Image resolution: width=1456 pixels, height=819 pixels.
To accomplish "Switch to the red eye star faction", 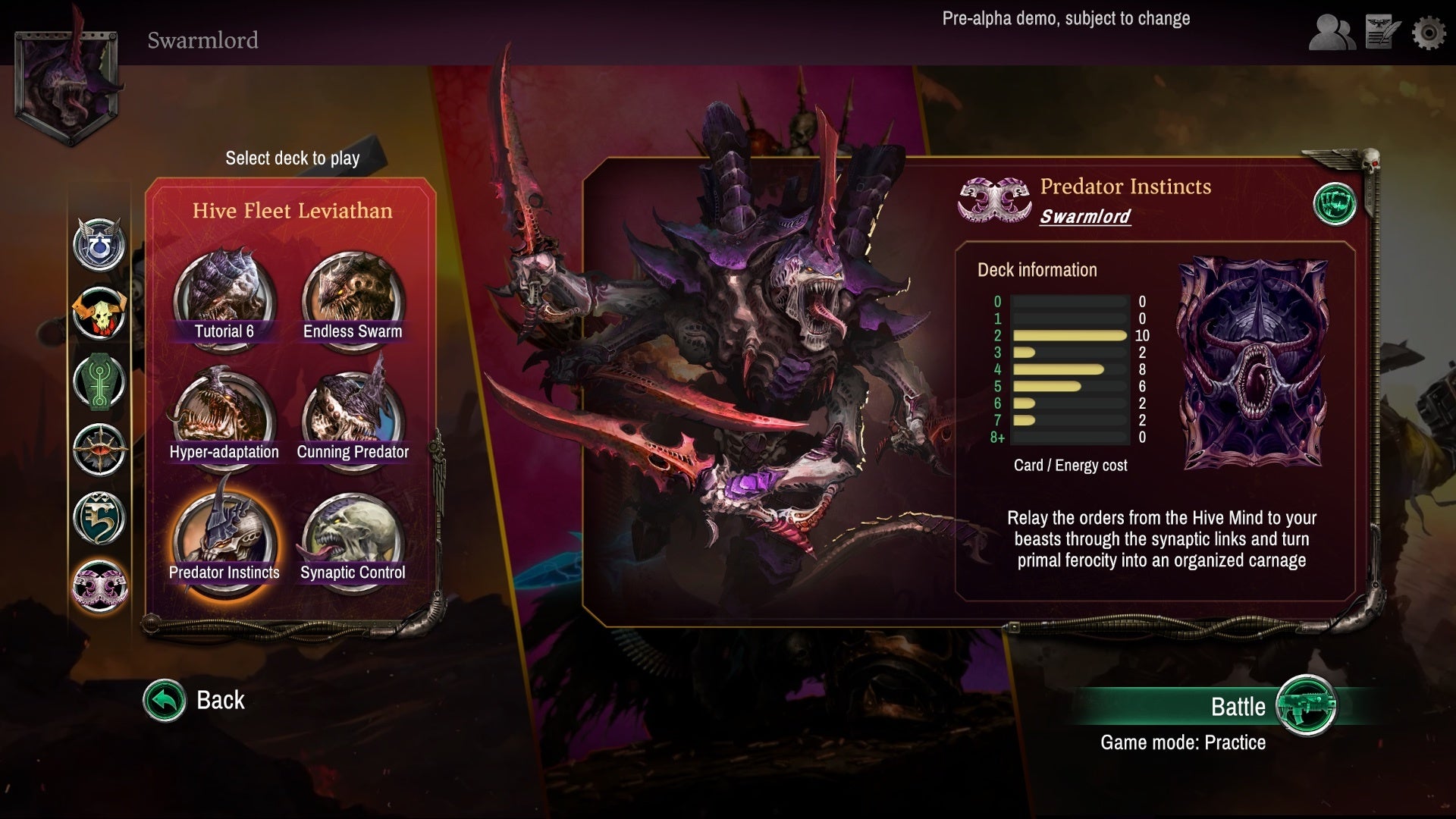I will point(99,449).
